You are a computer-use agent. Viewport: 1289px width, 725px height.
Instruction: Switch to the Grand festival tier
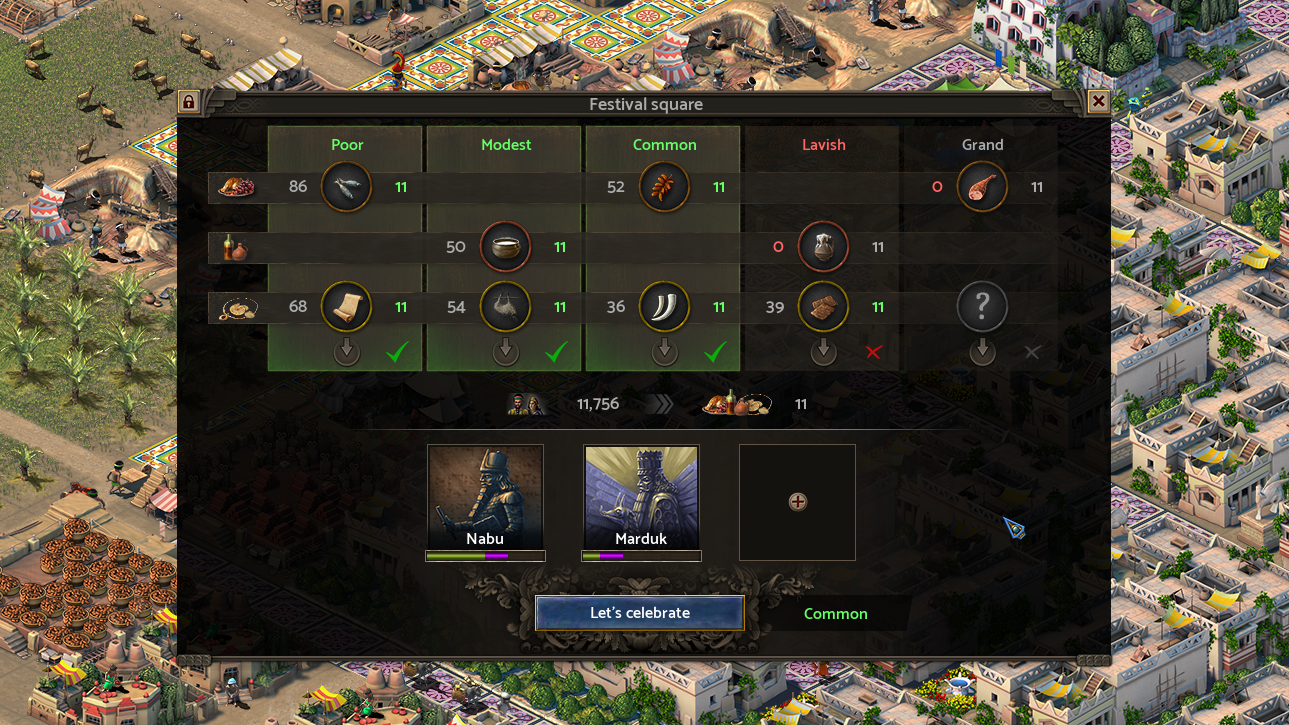(x=982, y=145)
